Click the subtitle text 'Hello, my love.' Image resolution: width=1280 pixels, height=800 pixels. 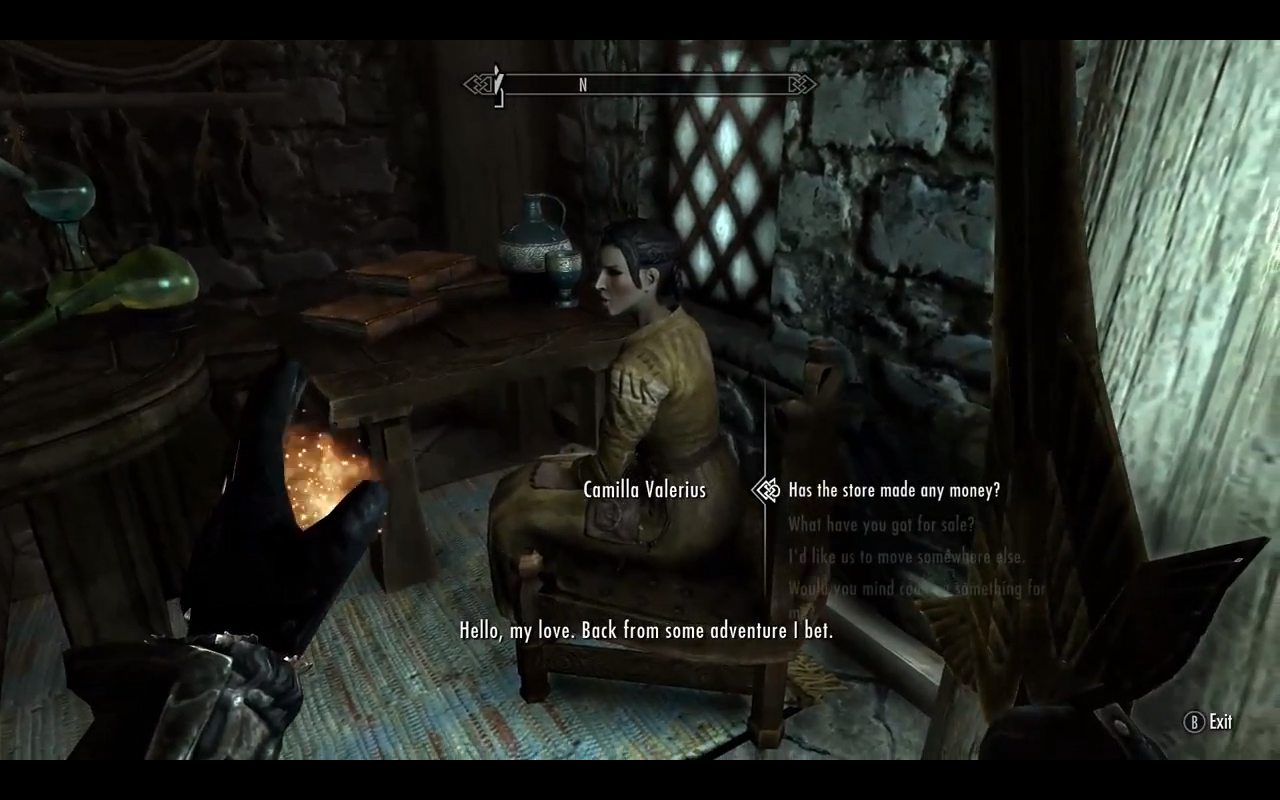[645, 631]
